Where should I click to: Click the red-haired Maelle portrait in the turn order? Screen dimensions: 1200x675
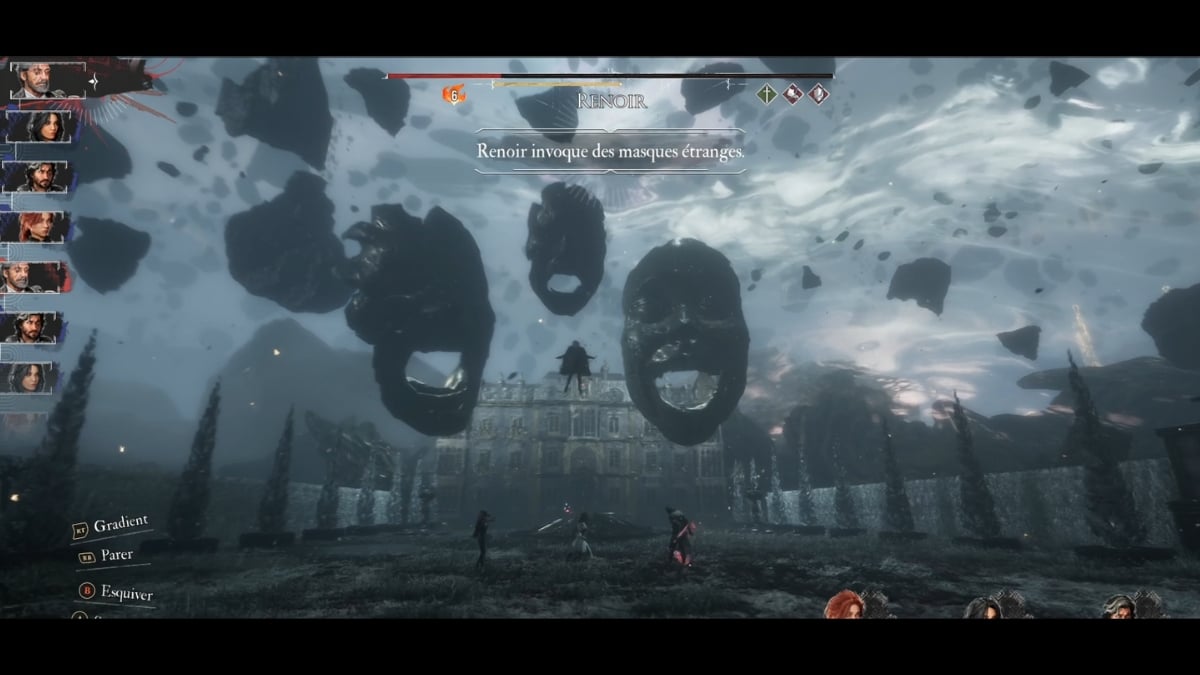(x=36, y=227)
